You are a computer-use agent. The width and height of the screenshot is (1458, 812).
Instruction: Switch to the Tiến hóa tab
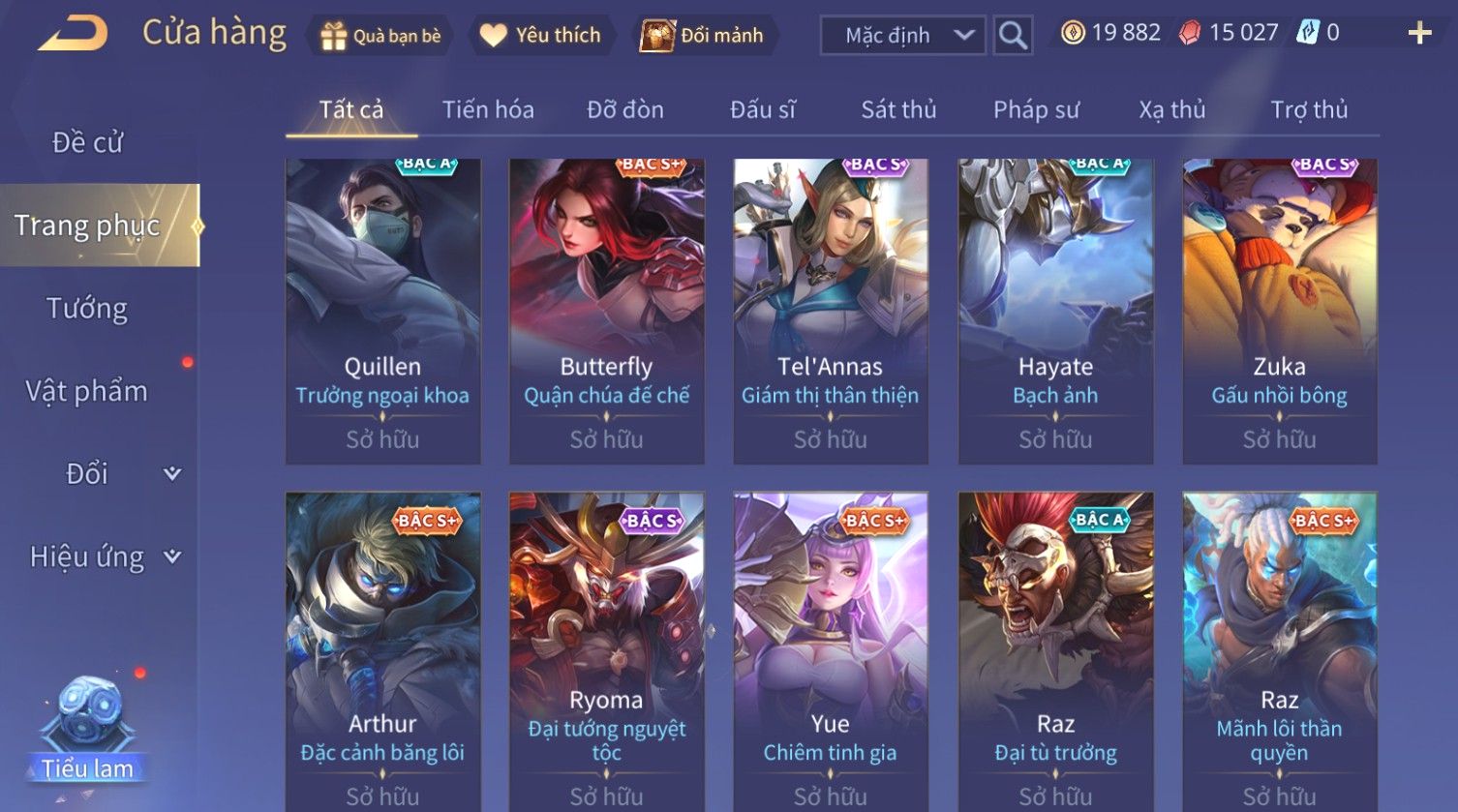(x=488, y=109)
